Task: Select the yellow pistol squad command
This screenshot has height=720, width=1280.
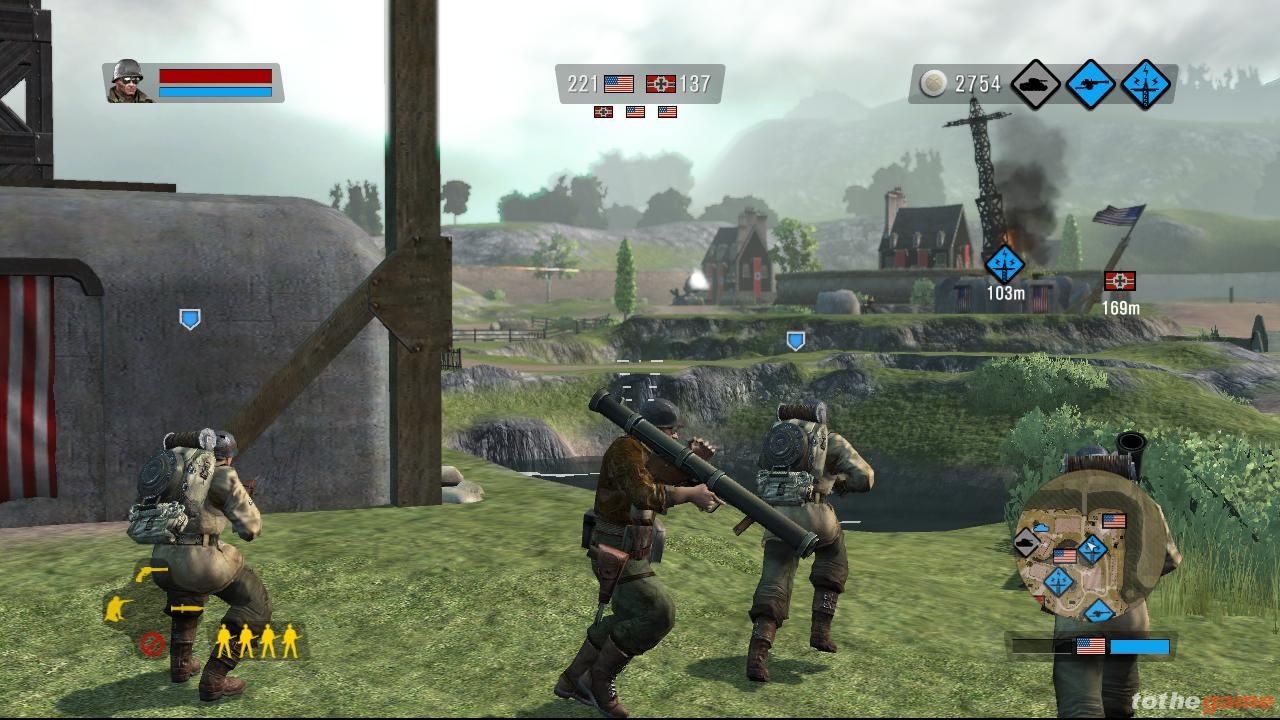Action: [151, 572]
